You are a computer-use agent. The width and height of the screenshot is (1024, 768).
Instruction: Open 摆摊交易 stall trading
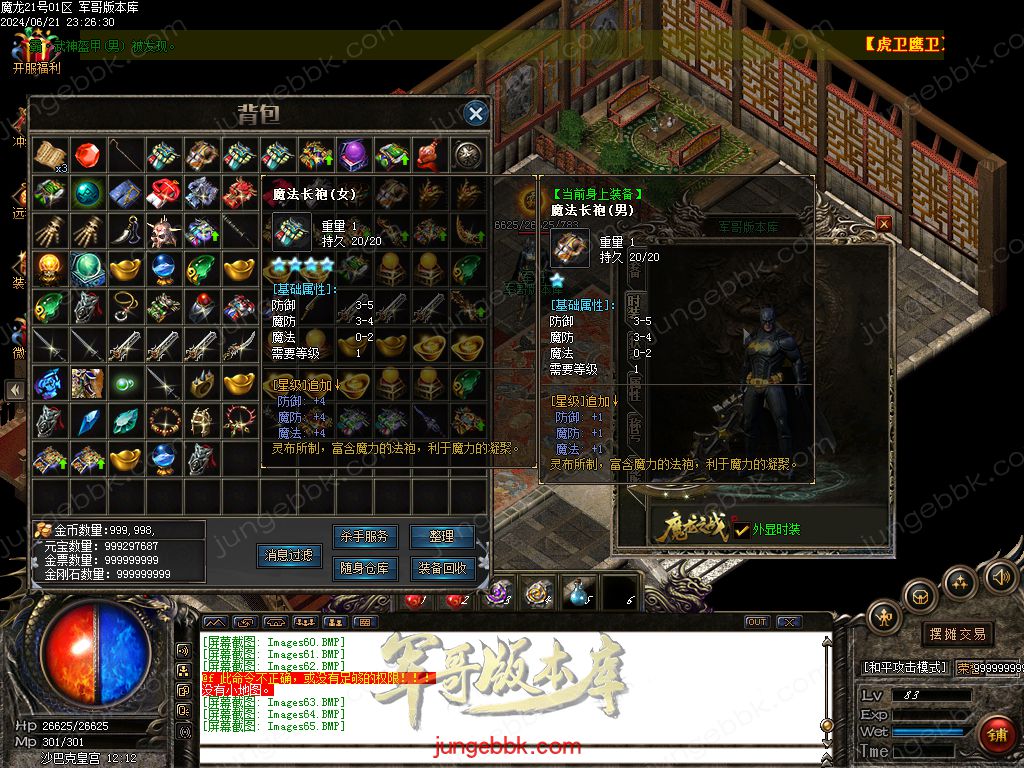(x=958, y=634)
